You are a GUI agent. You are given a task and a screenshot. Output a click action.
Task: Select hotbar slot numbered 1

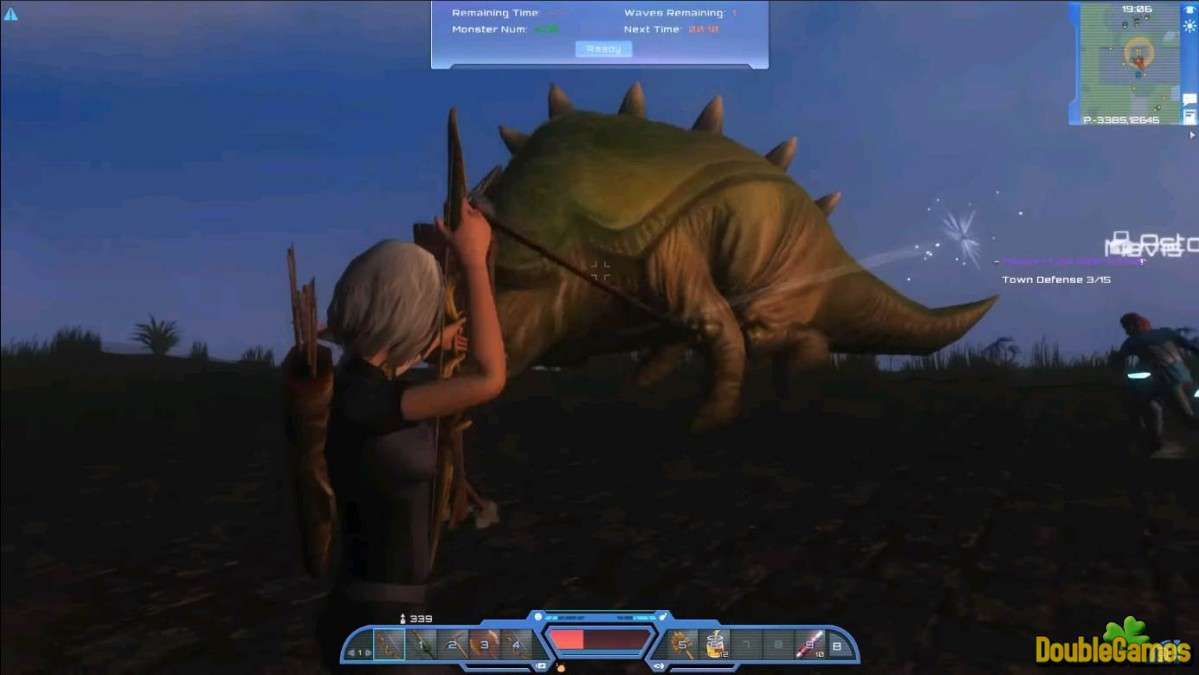click(422, 645)
